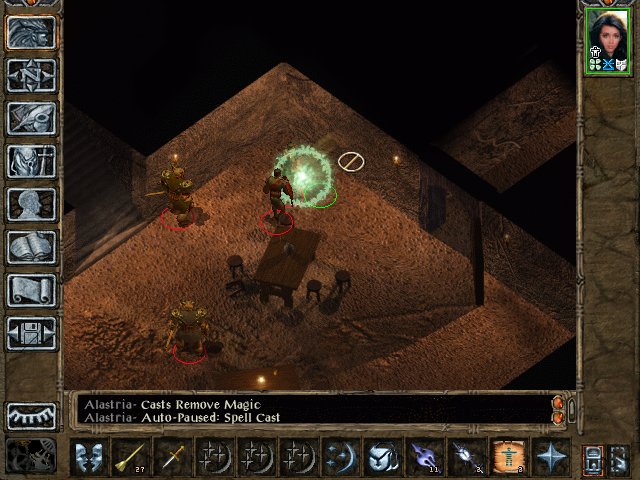Click the comb-shaped button in the side panel

31,415
